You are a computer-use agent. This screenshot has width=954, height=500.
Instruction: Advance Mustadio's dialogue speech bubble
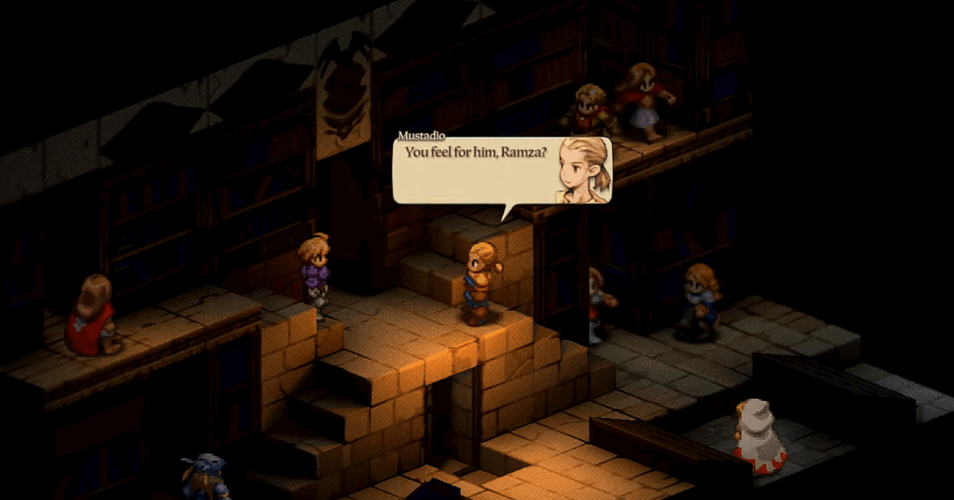[x=501, y=171]
